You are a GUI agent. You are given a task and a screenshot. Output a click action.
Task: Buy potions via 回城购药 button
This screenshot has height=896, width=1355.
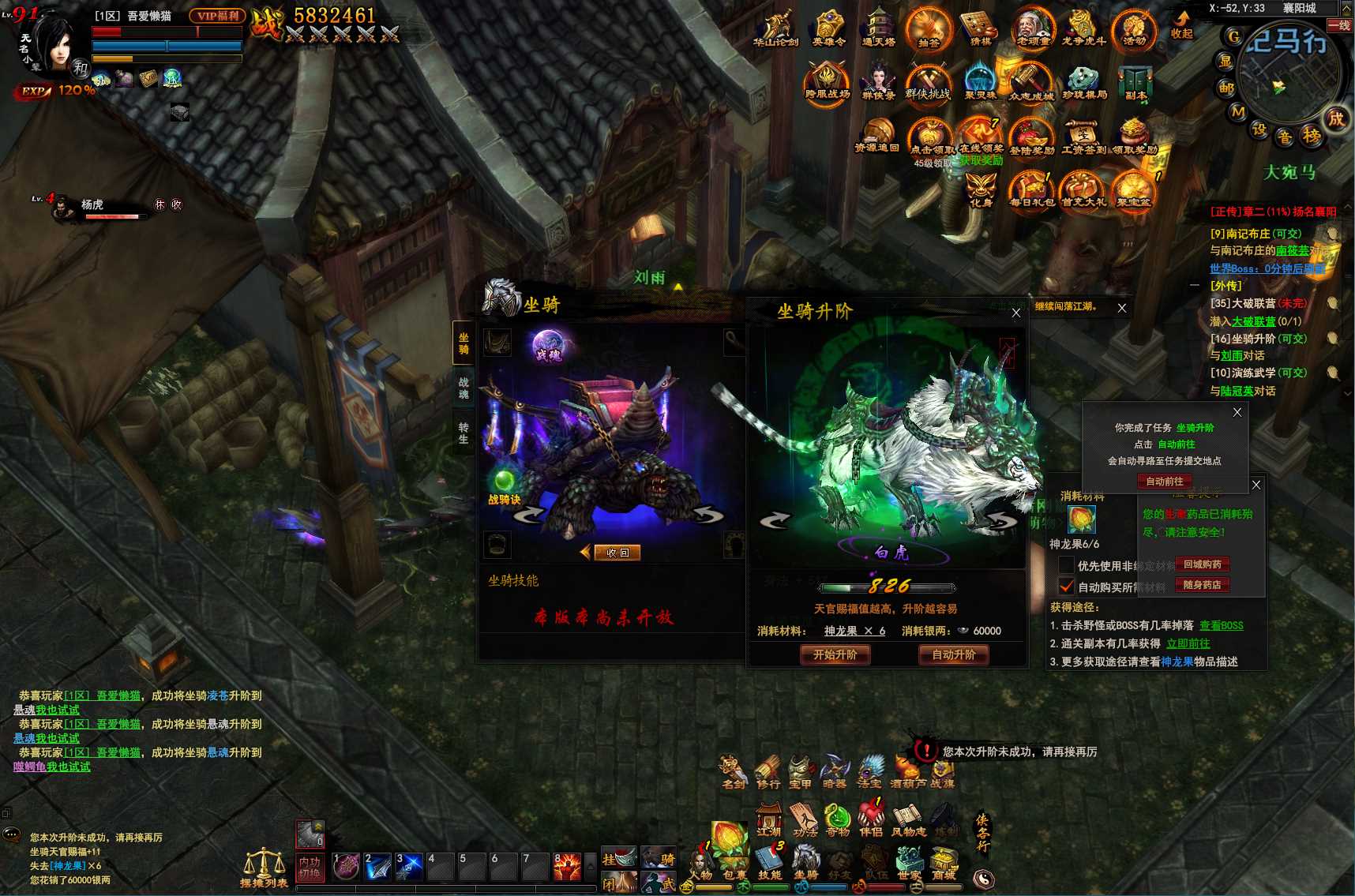point(1202,564)
